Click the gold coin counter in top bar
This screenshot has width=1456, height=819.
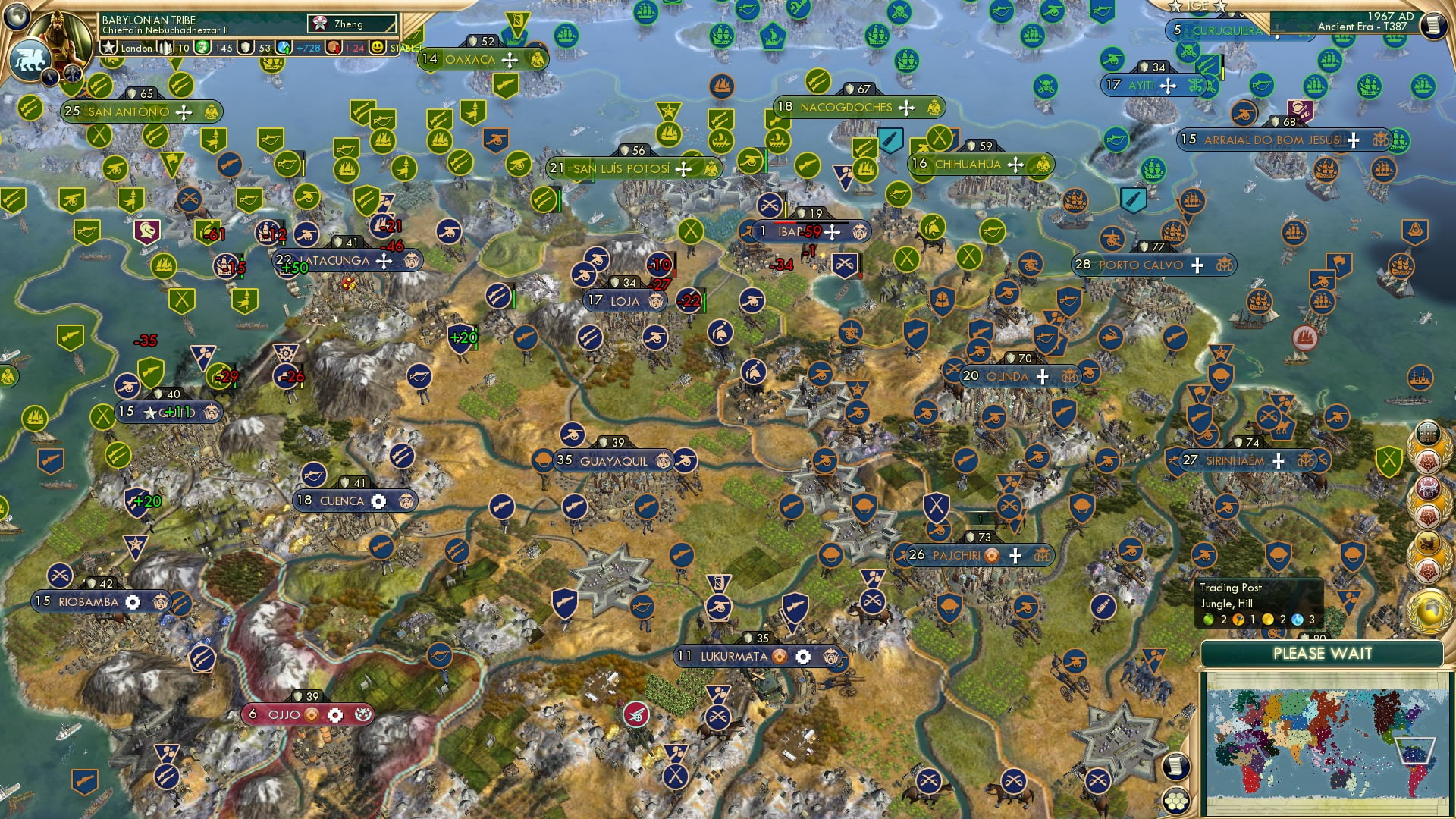(204, 49)
